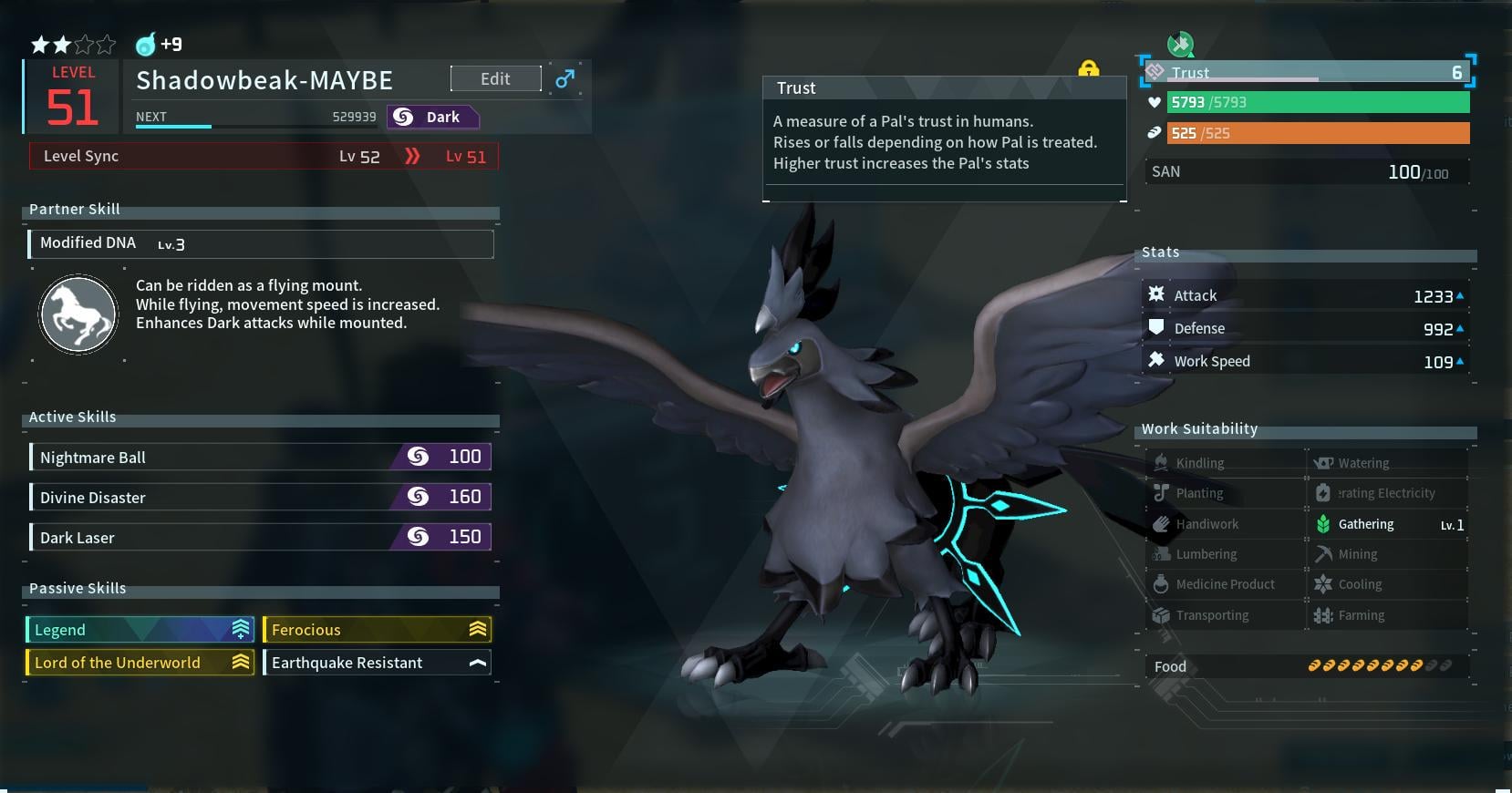
Task: Select the Level Sync row
Action: [x=264, y=156]
